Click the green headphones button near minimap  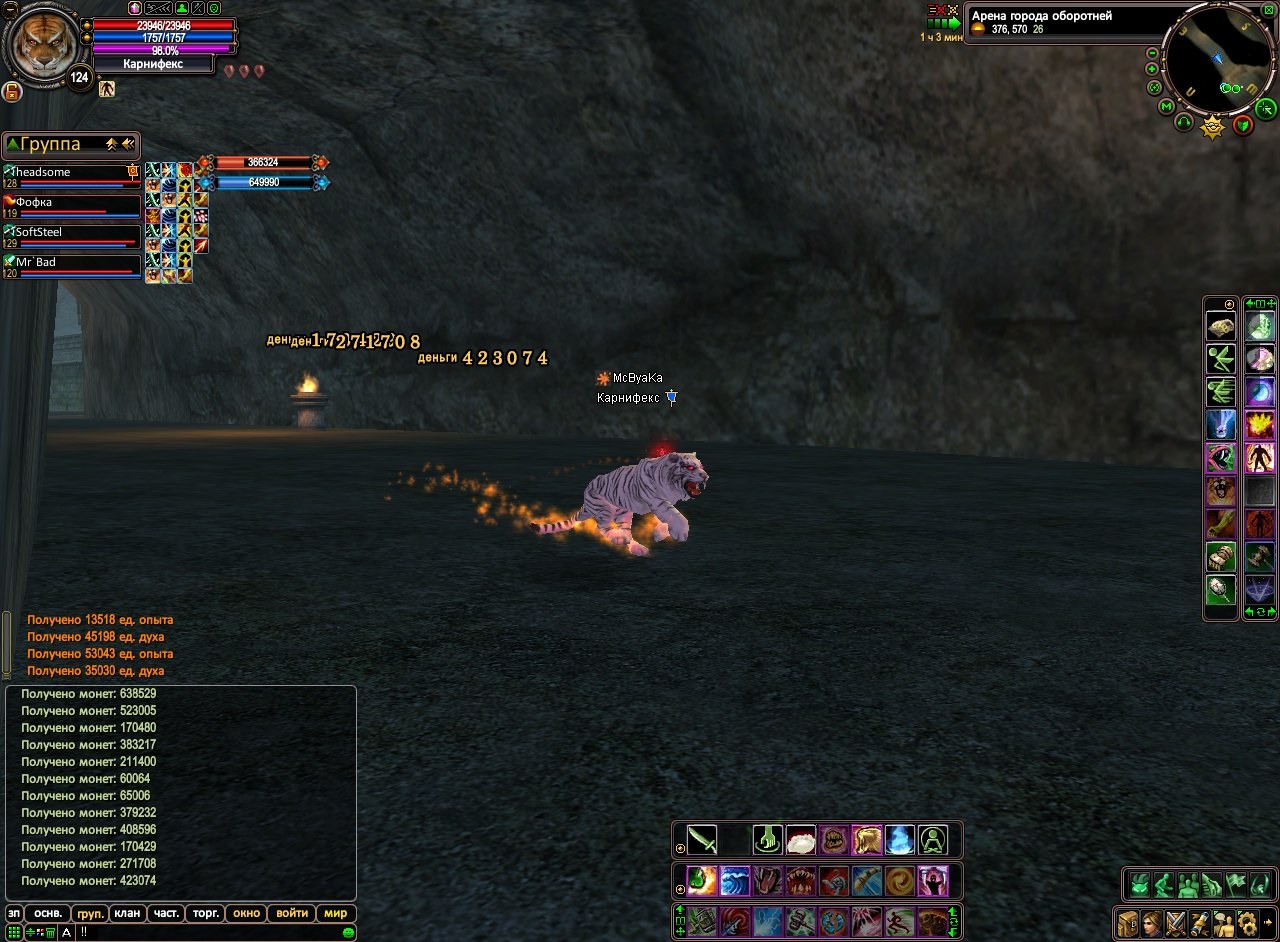point(1184,122)
